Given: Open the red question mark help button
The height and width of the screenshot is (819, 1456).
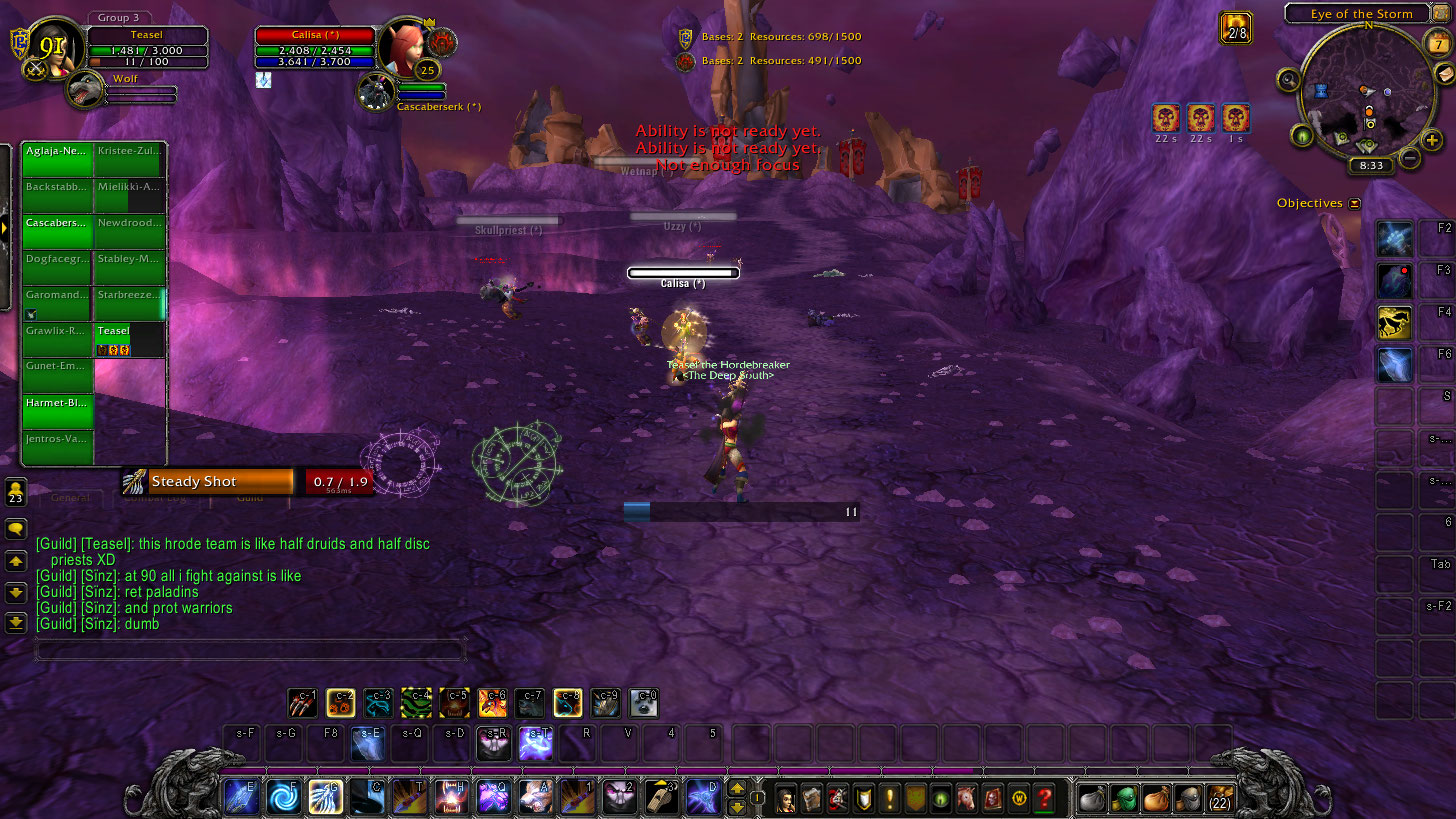Looking at the screenshot, I should [1045, 798].
